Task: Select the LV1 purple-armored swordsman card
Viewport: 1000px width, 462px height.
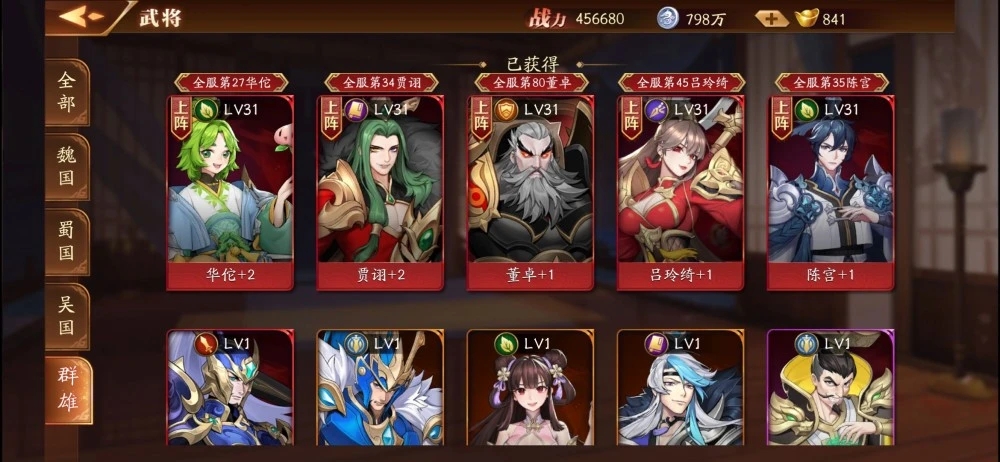Action: tap(230, 390)
